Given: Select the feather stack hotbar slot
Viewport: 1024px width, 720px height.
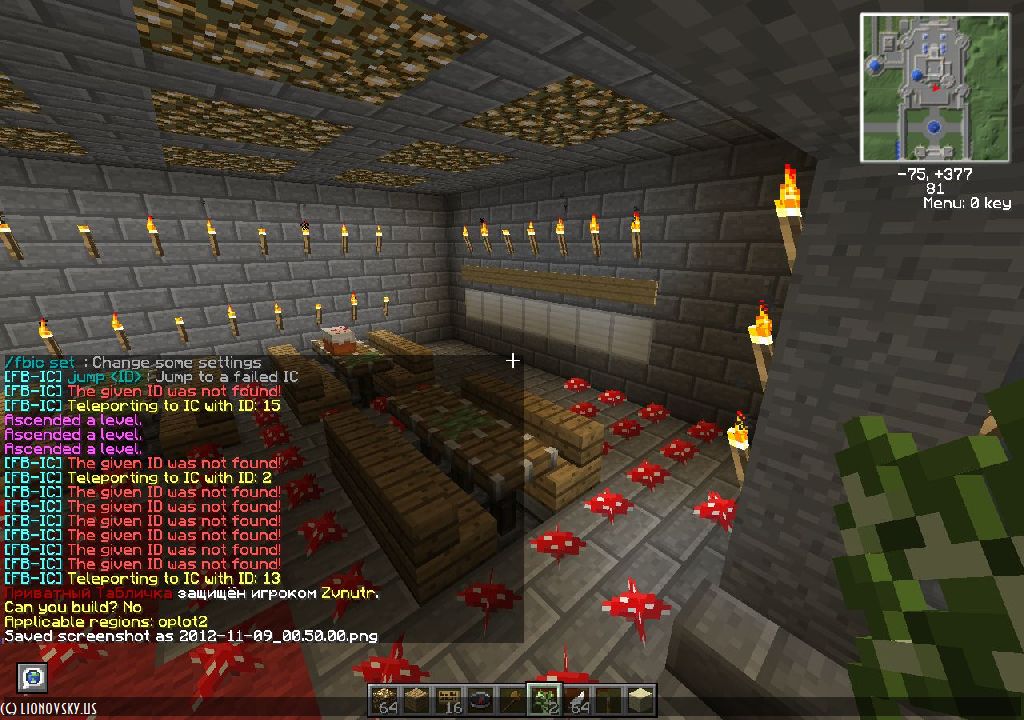Looking at the screenshot, I should coord(576,701).
